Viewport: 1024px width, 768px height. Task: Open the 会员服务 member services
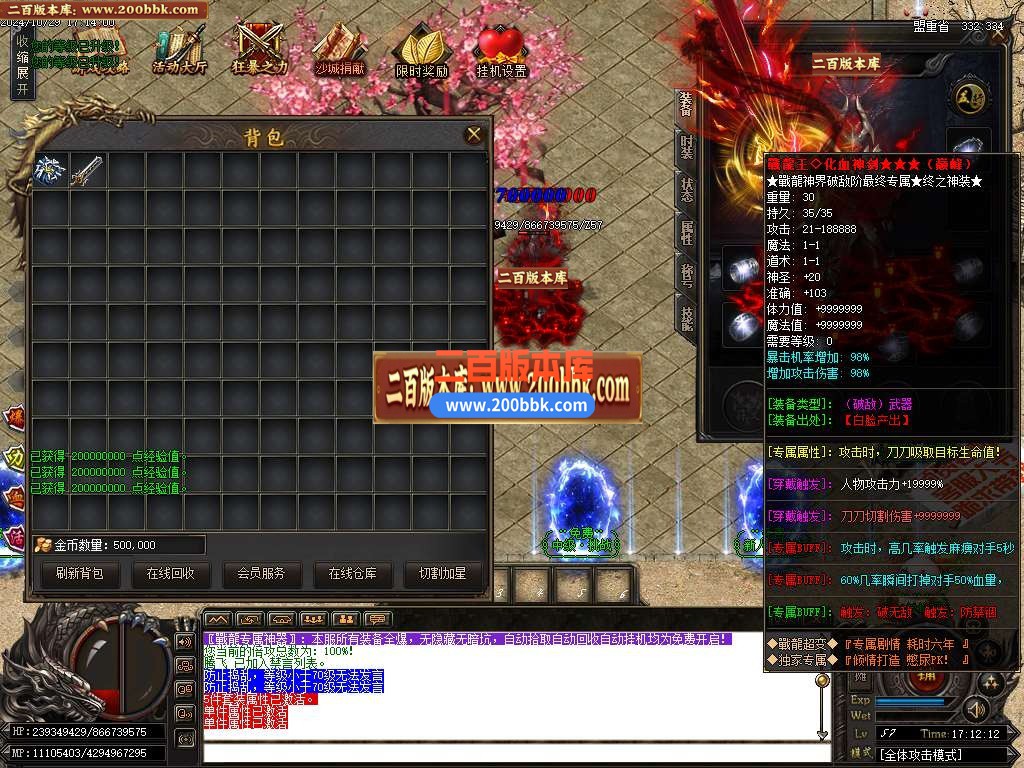tap(261, 574)
